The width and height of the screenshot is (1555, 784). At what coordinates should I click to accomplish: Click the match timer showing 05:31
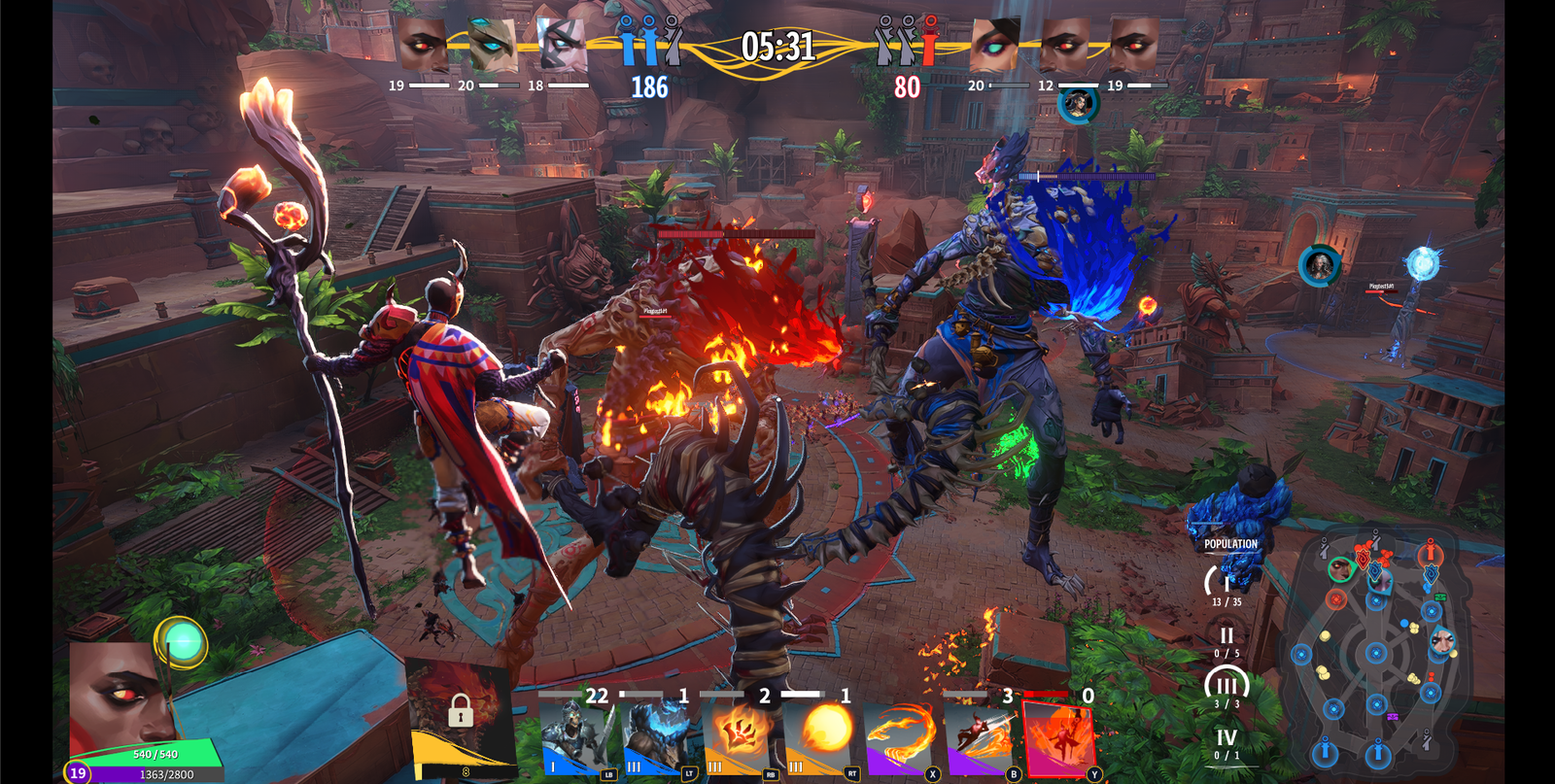point(777,44)
